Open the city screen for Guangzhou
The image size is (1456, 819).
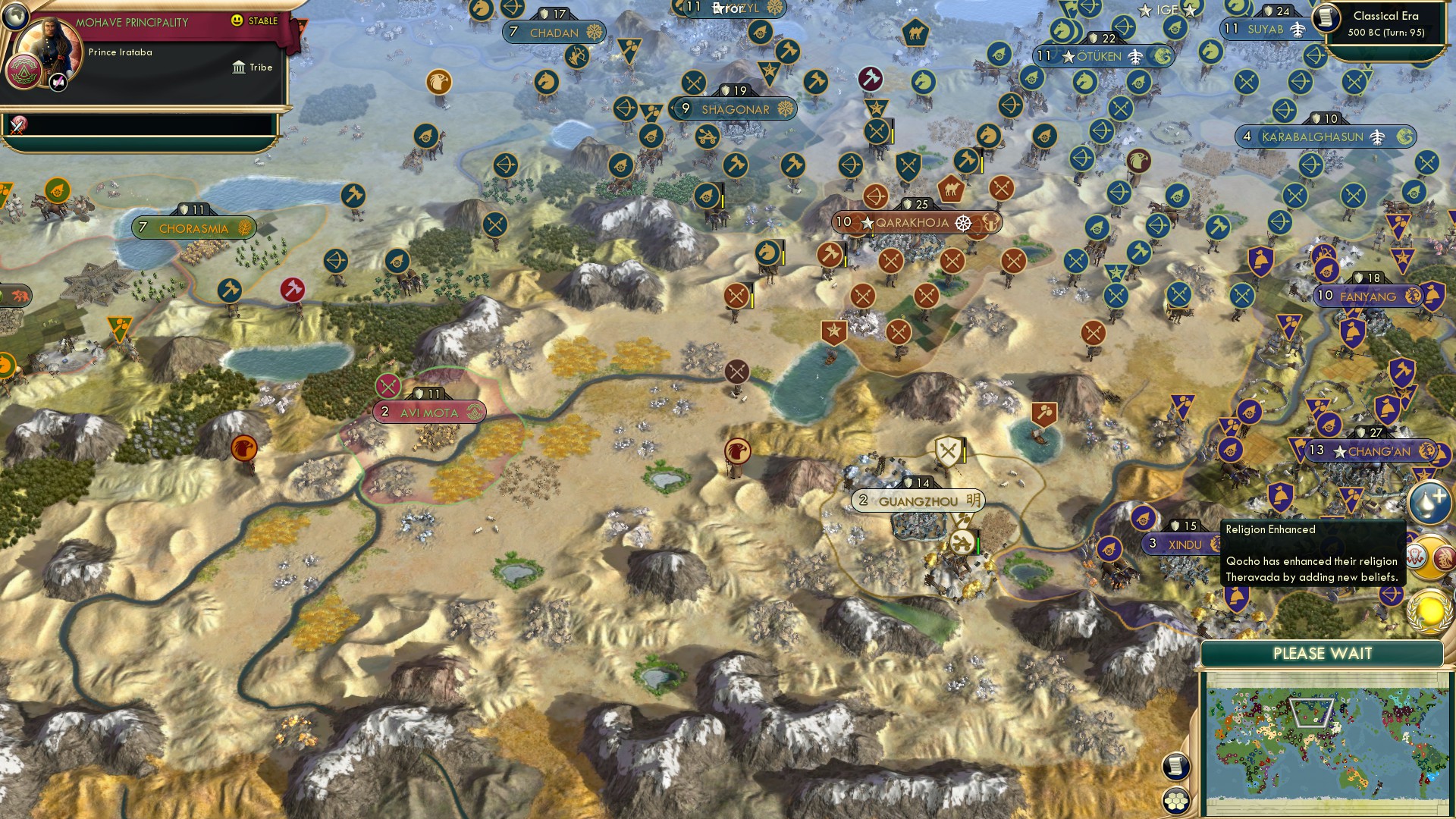[x=917, y=500]
